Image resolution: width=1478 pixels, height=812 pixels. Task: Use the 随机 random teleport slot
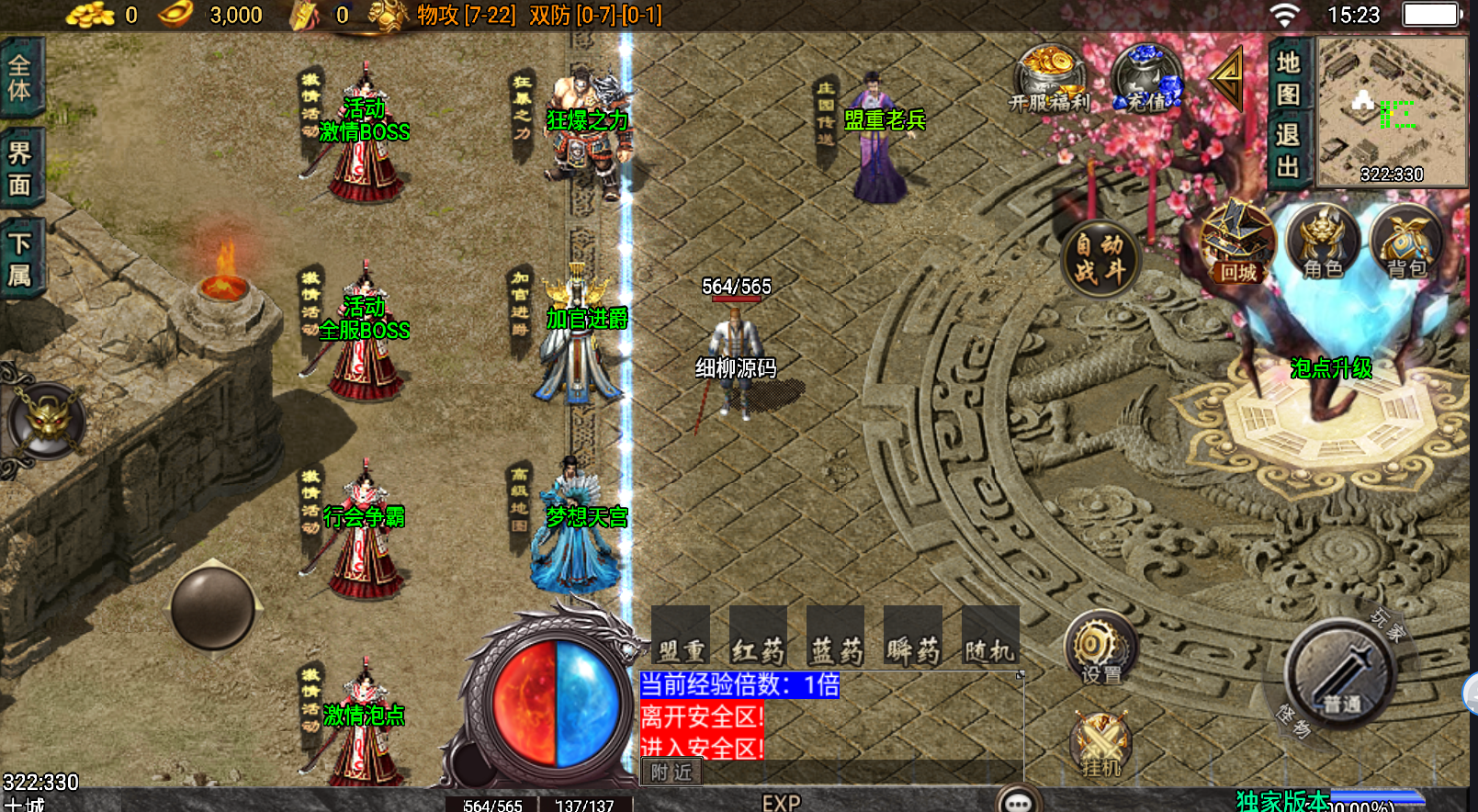tap(989, 637)
